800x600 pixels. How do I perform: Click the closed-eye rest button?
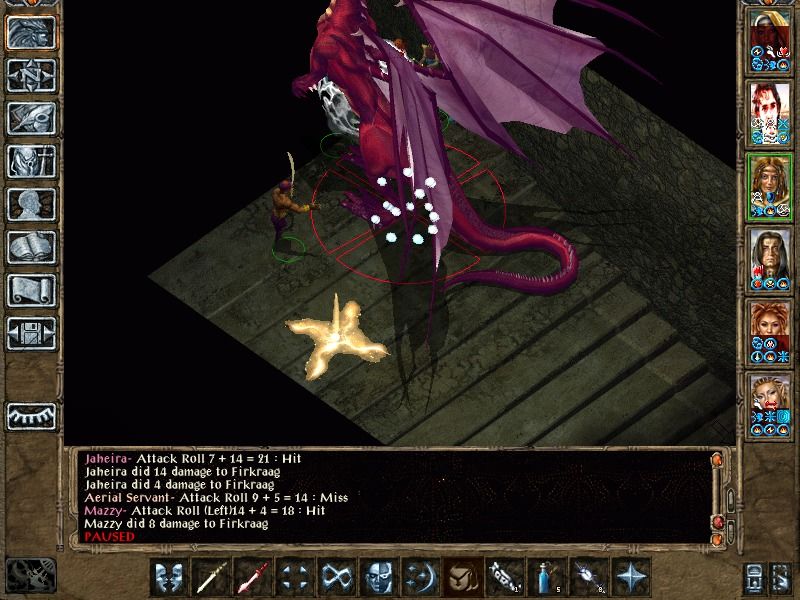(31, 414)
